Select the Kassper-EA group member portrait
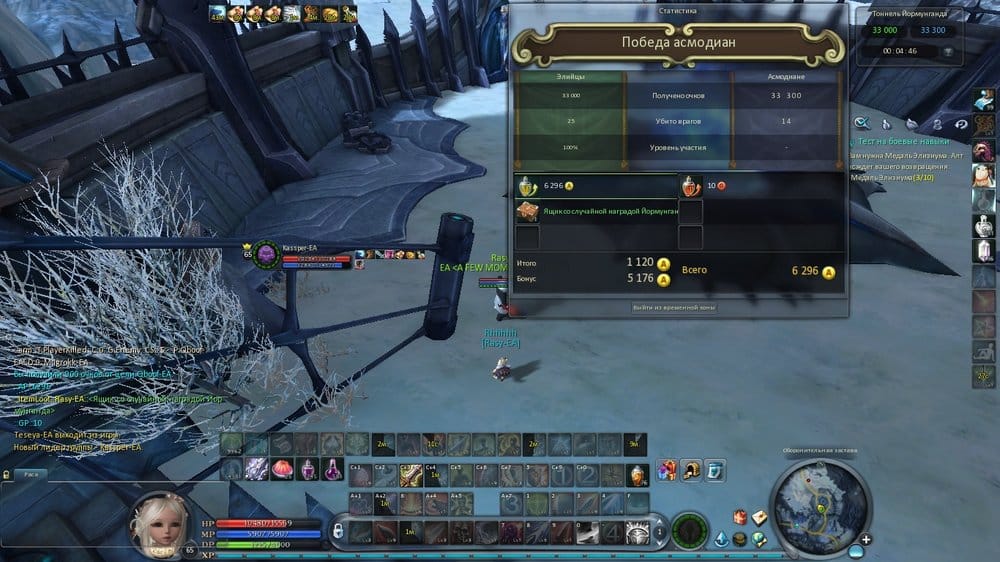The image size is (1000, 562). point(266,255)
